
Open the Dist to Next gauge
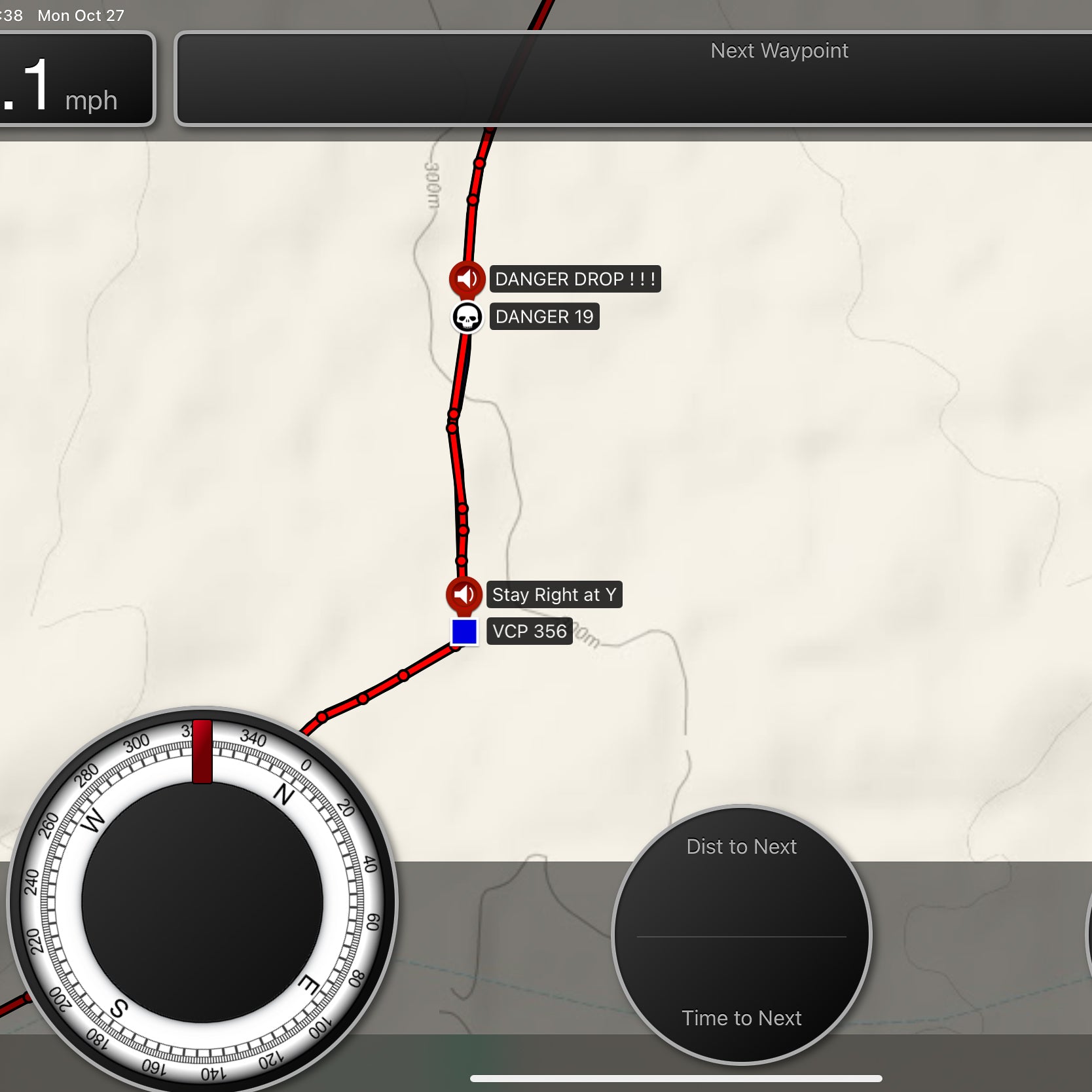point(741,934)
